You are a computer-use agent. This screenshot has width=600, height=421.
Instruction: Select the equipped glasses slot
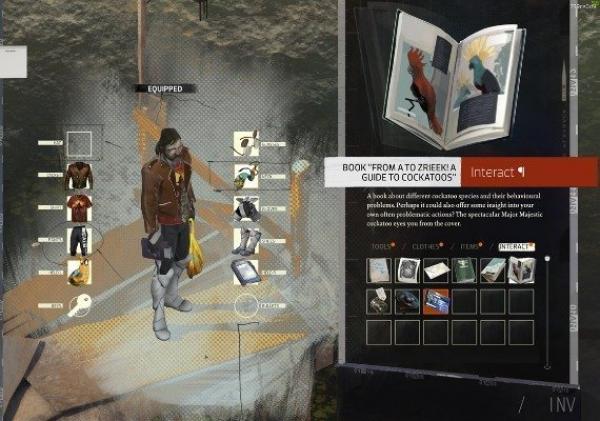pos(246,176)
